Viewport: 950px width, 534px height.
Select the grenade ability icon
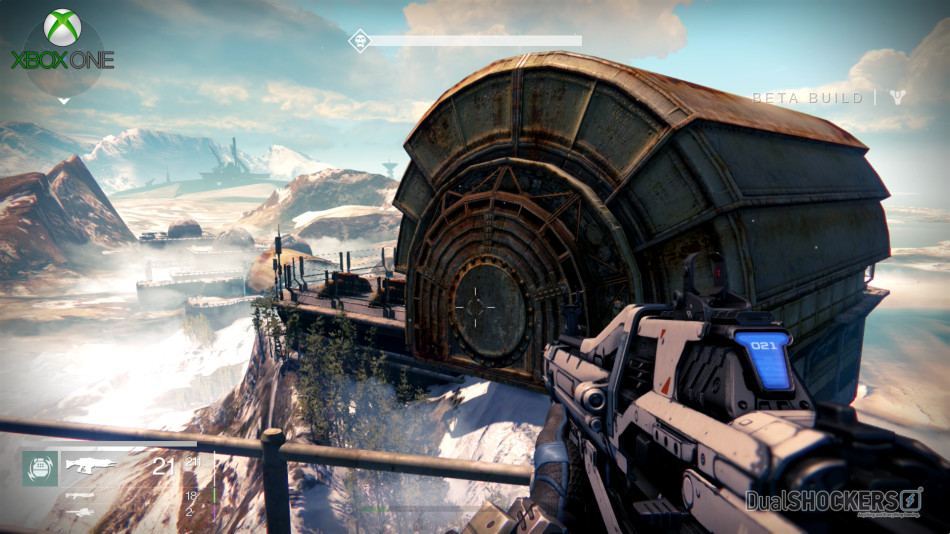(x=40, y=467)
